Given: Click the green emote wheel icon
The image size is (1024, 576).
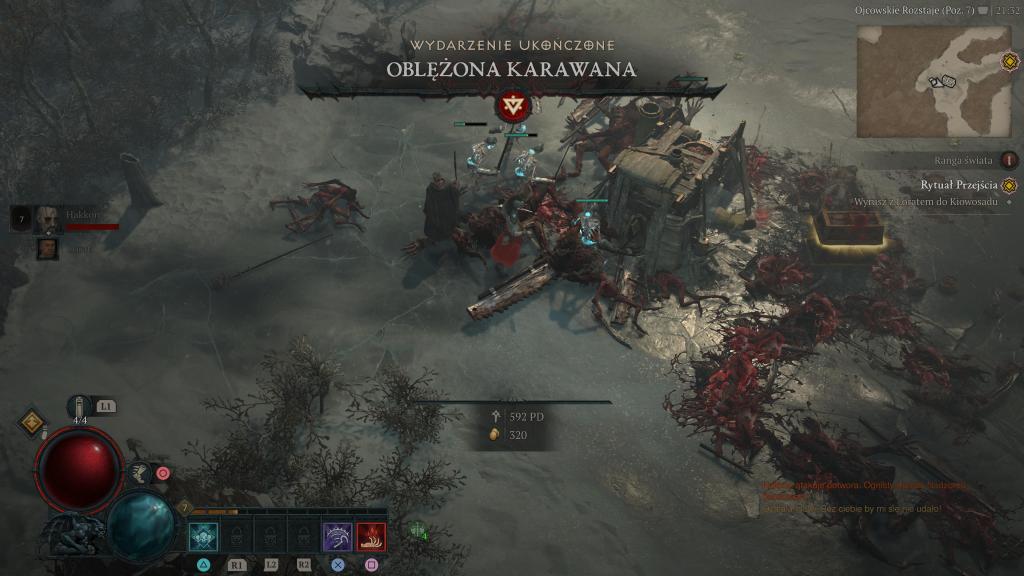Looking at the screenshot, I should (x=417, y=530).
